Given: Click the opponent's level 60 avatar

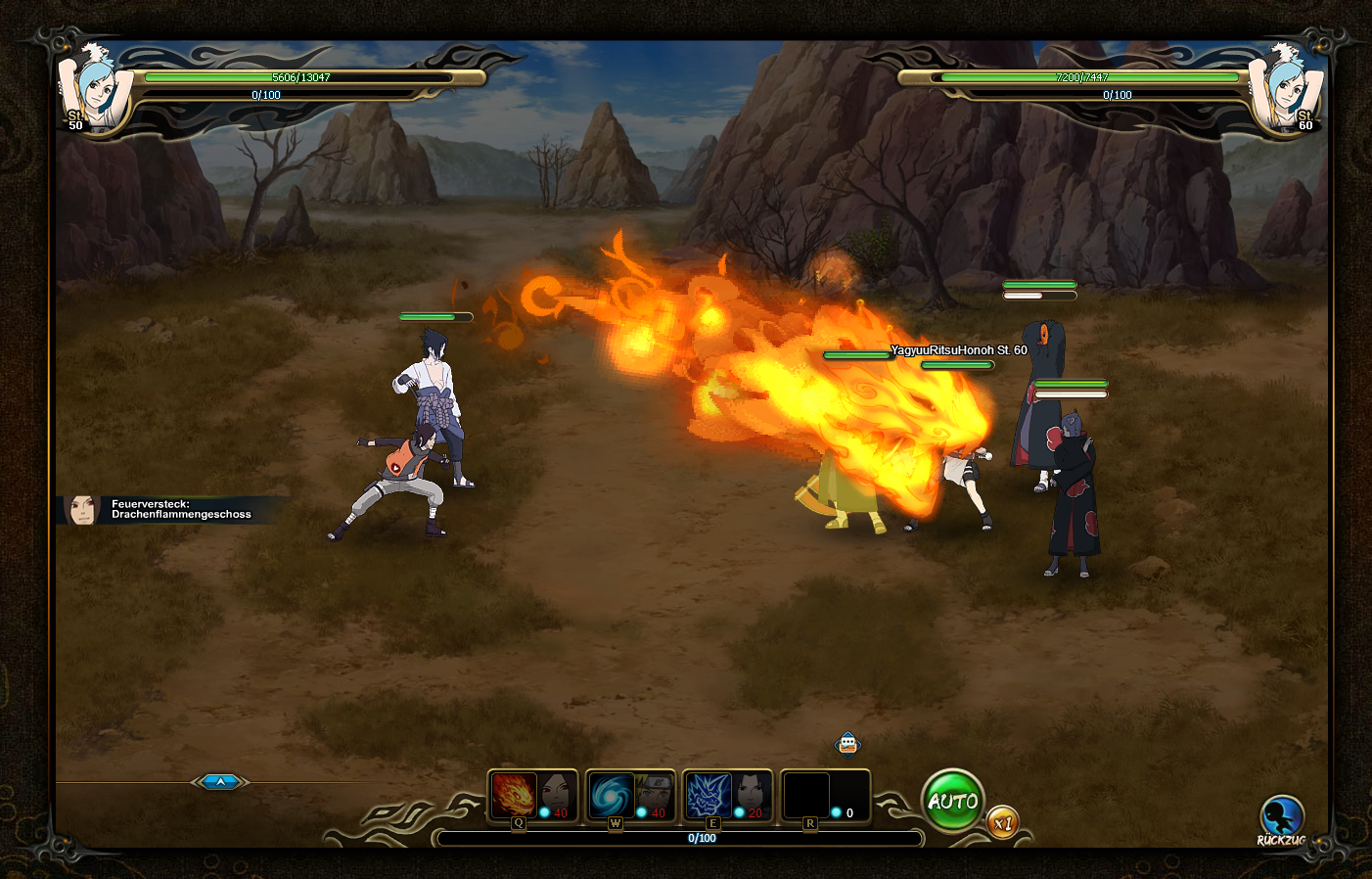Looking at the screenshot, I should pos(1286,88).
